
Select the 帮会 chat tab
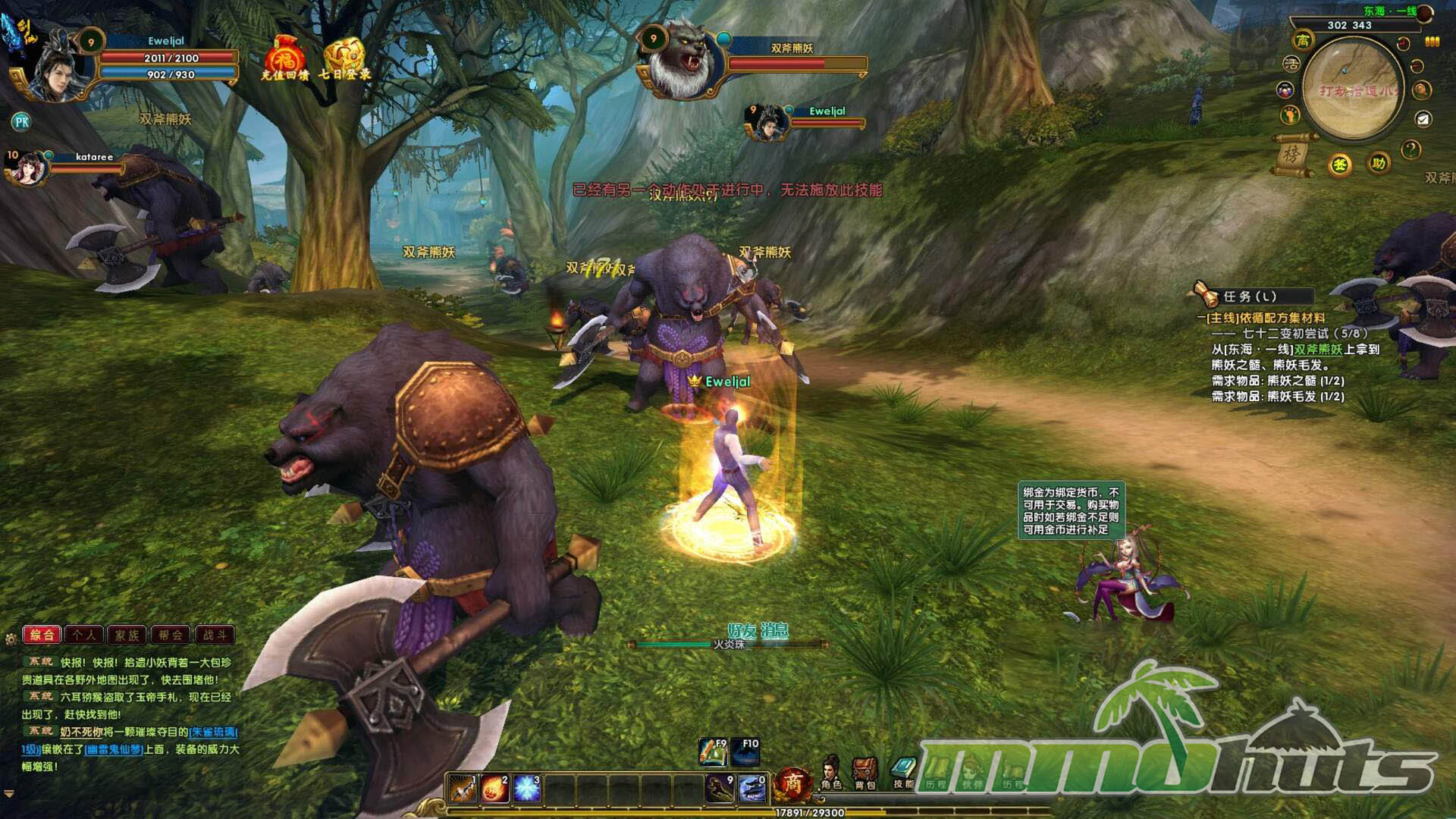click(x=171, y=635)
